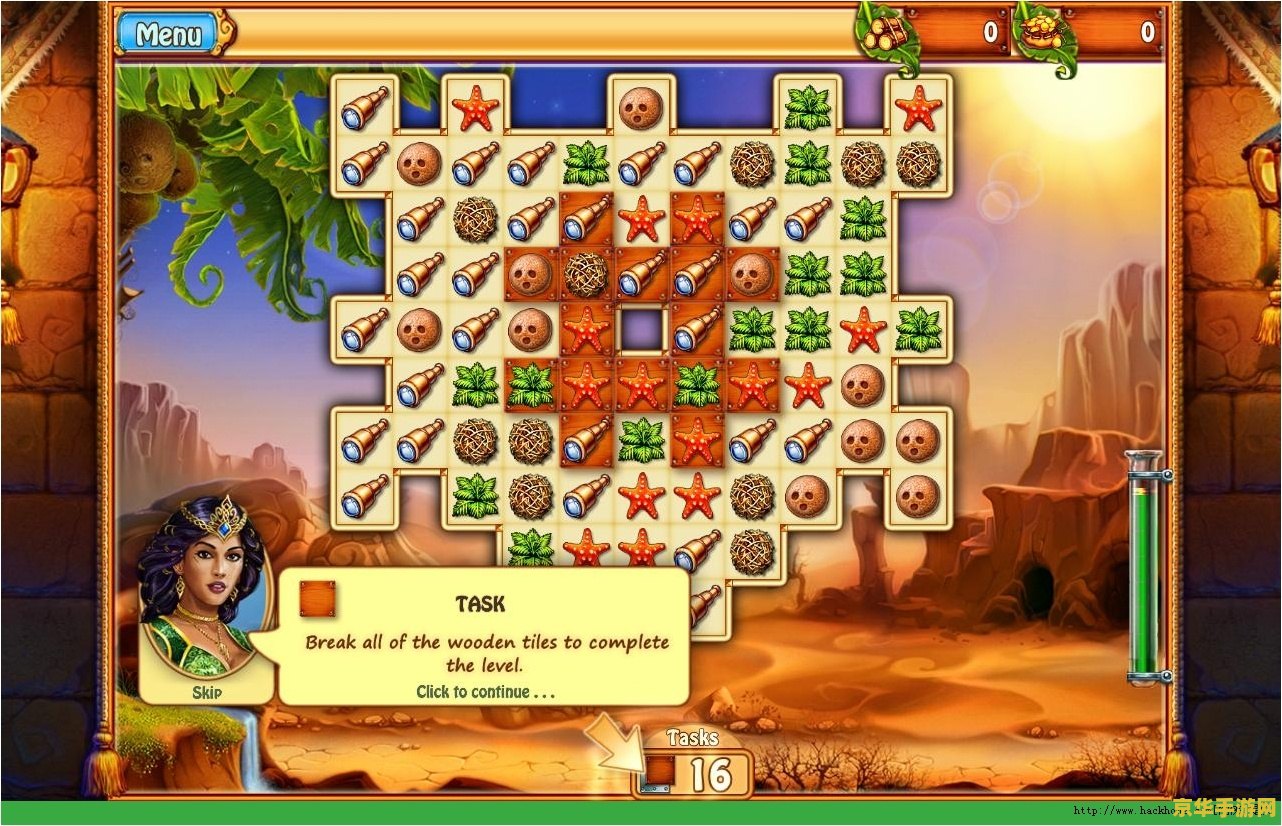Open the Menu button
Viewport: 1282px width, 826px height.
[x=168, y=34]
